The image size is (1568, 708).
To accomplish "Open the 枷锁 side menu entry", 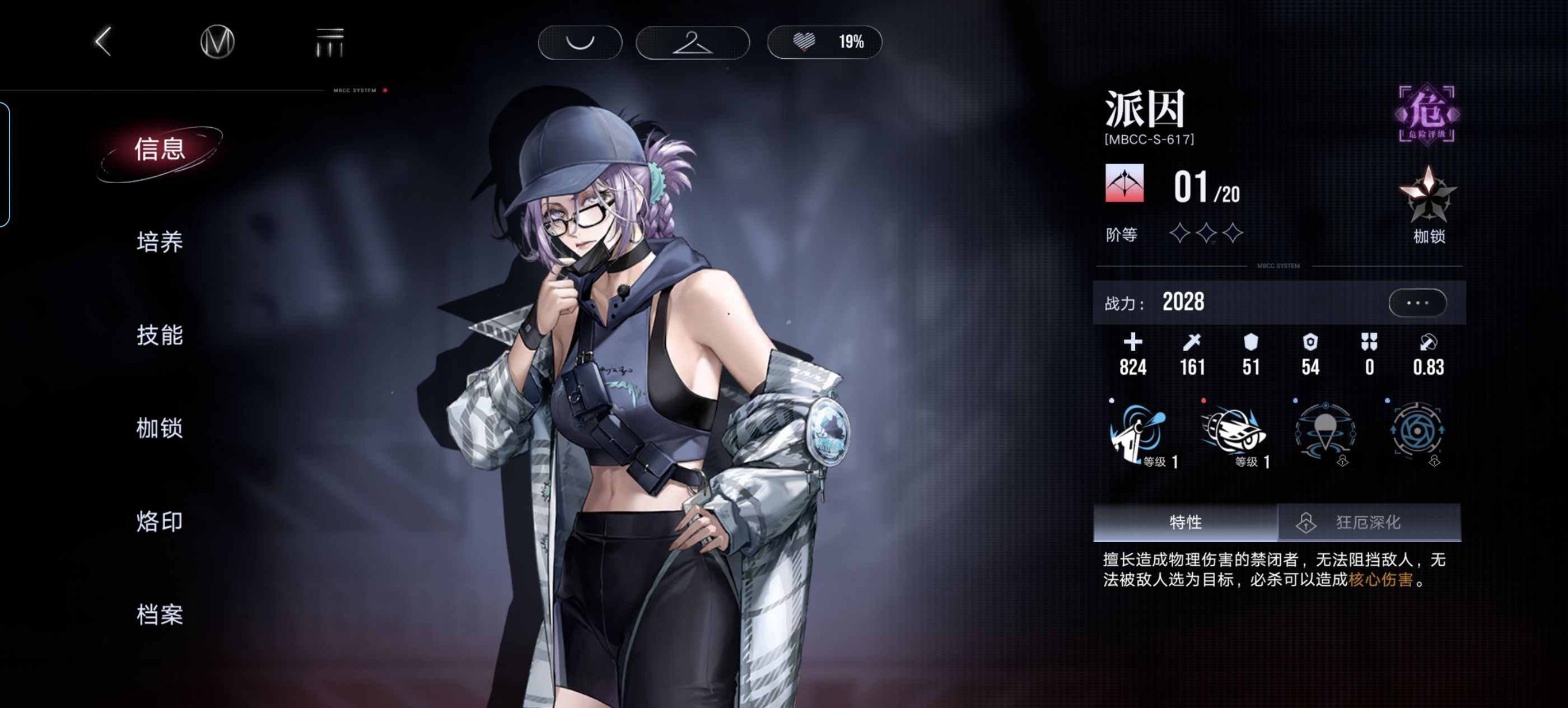I will click(x=160, y=428).
